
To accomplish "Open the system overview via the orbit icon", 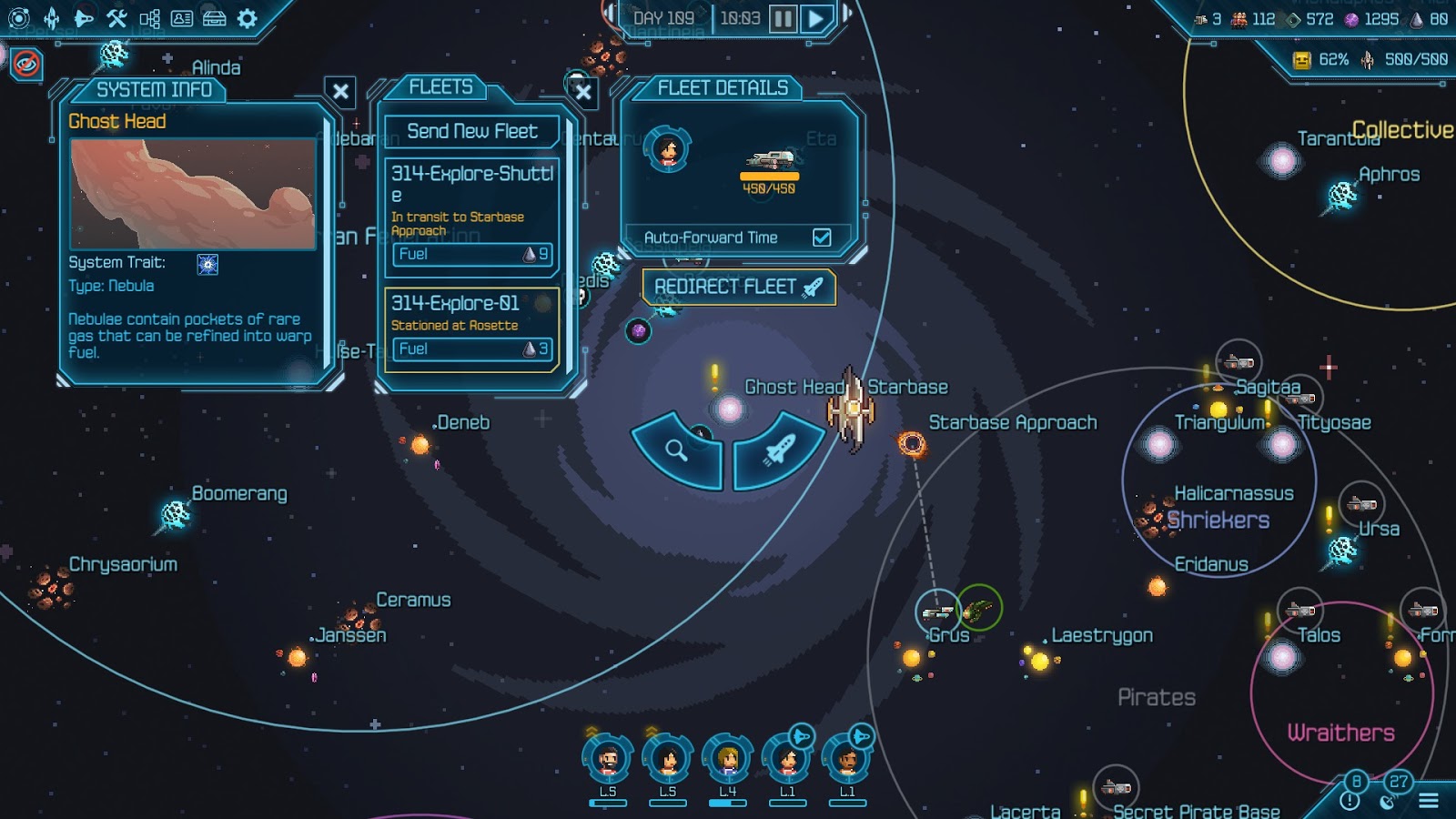I will pos(19,19).
